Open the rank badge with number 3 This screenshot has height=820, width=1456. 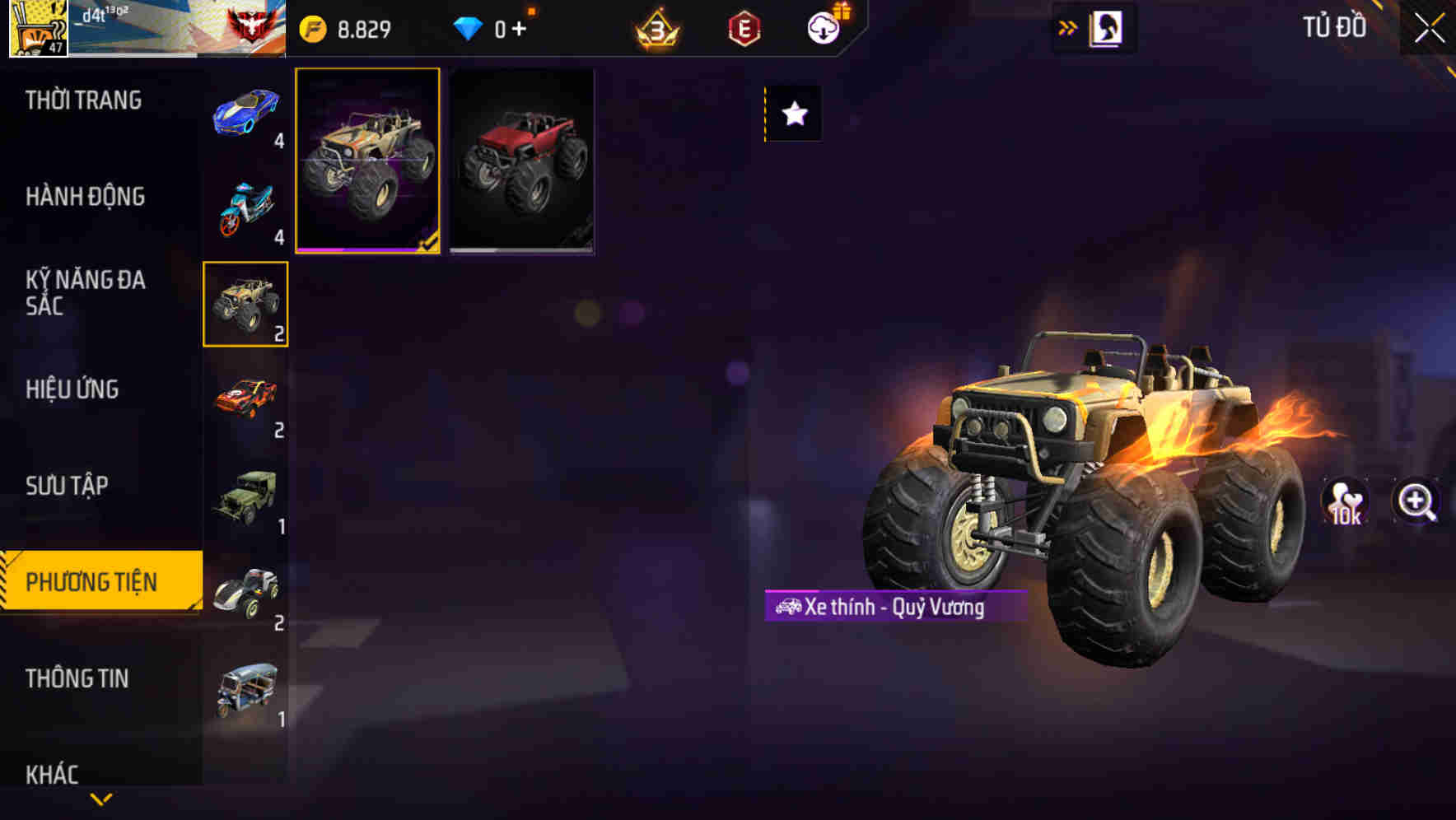pyautogui.click(x=659, y=26)
